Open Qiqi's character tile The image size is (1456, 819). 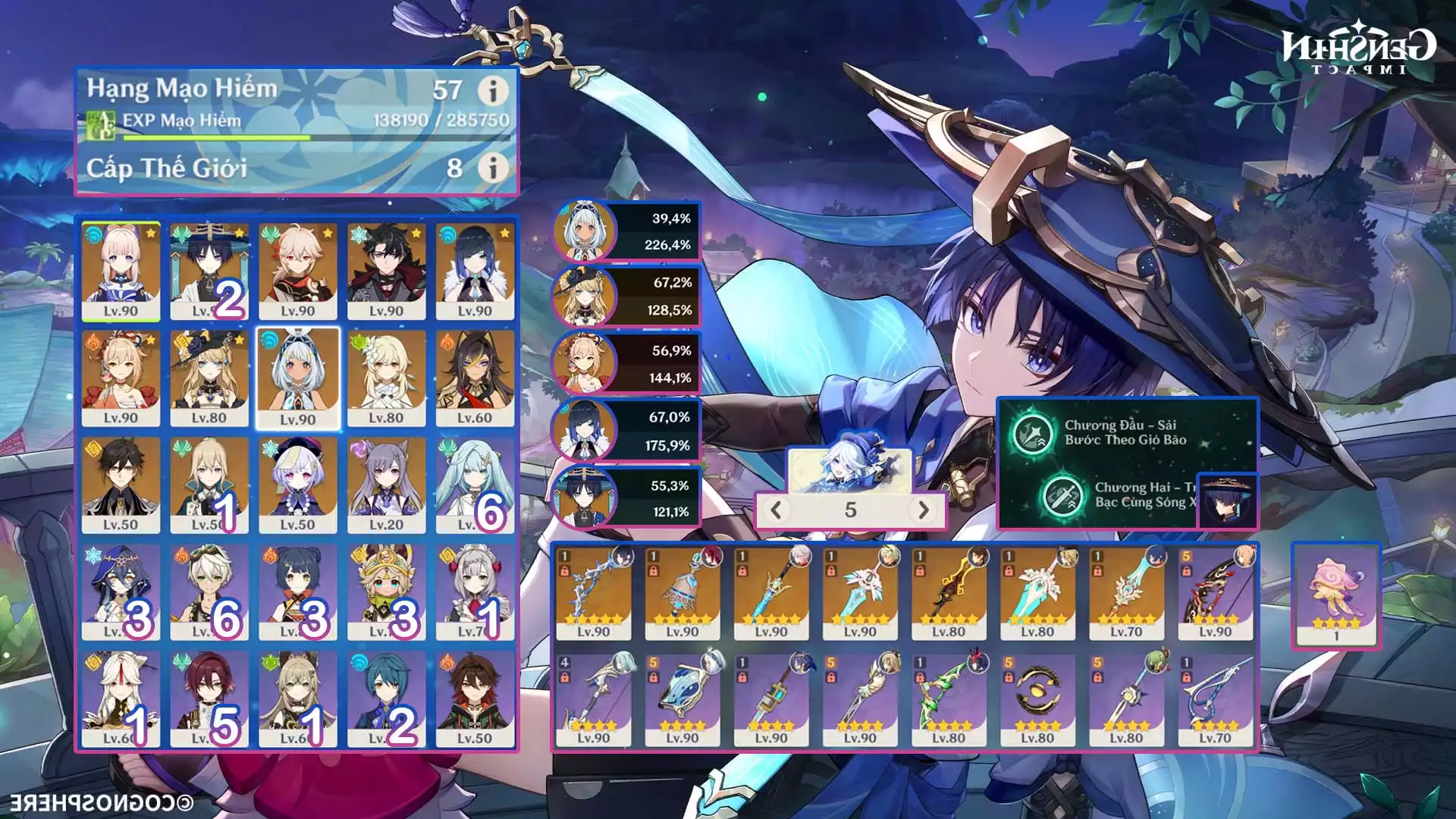[x=297, y=485]
